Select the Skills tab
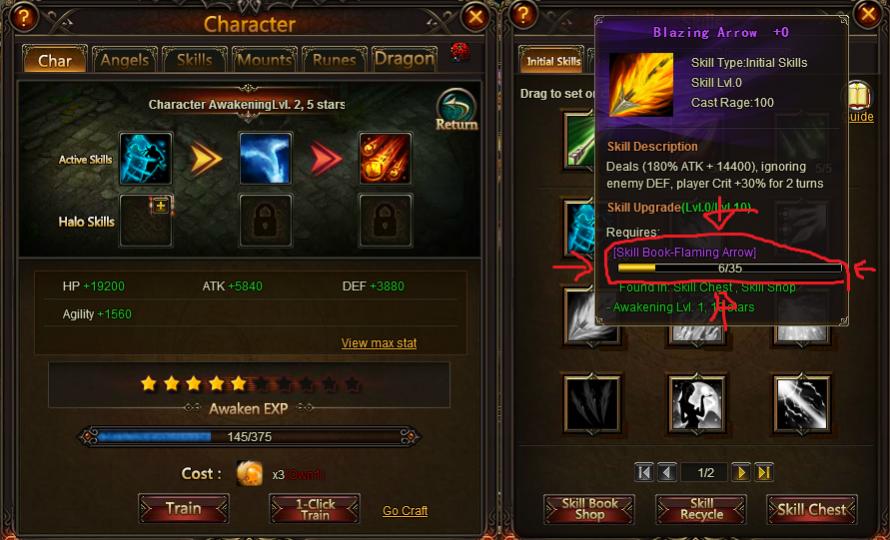The image size is (890, 540). click(x=194, y=60)
